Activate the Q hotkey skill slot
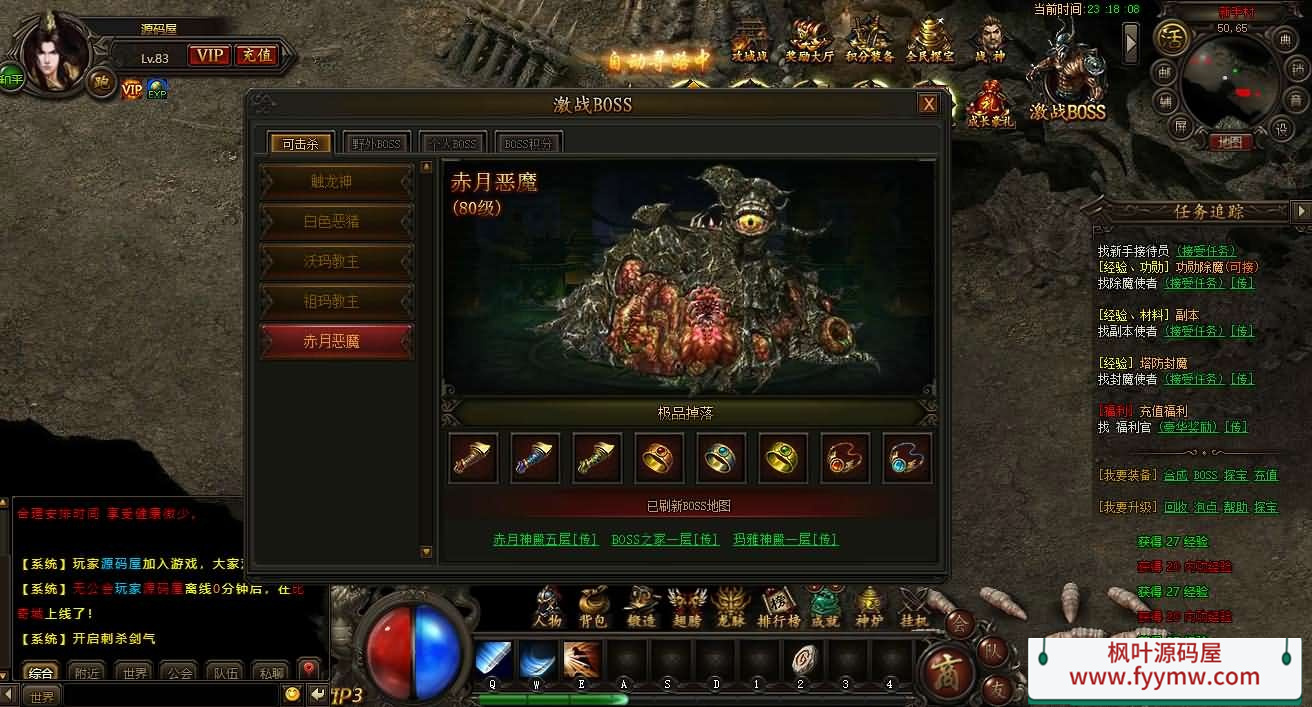1312x707 pixels. pyautogui.click(x=493, y=660)
